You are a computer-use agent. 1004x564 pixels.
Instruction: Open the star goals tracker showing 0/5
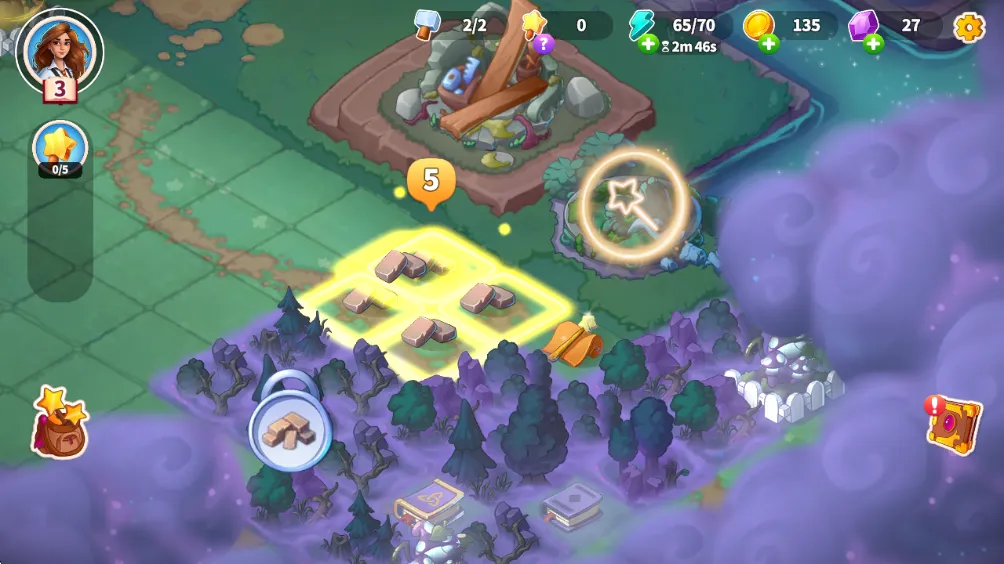coord(60,149)
